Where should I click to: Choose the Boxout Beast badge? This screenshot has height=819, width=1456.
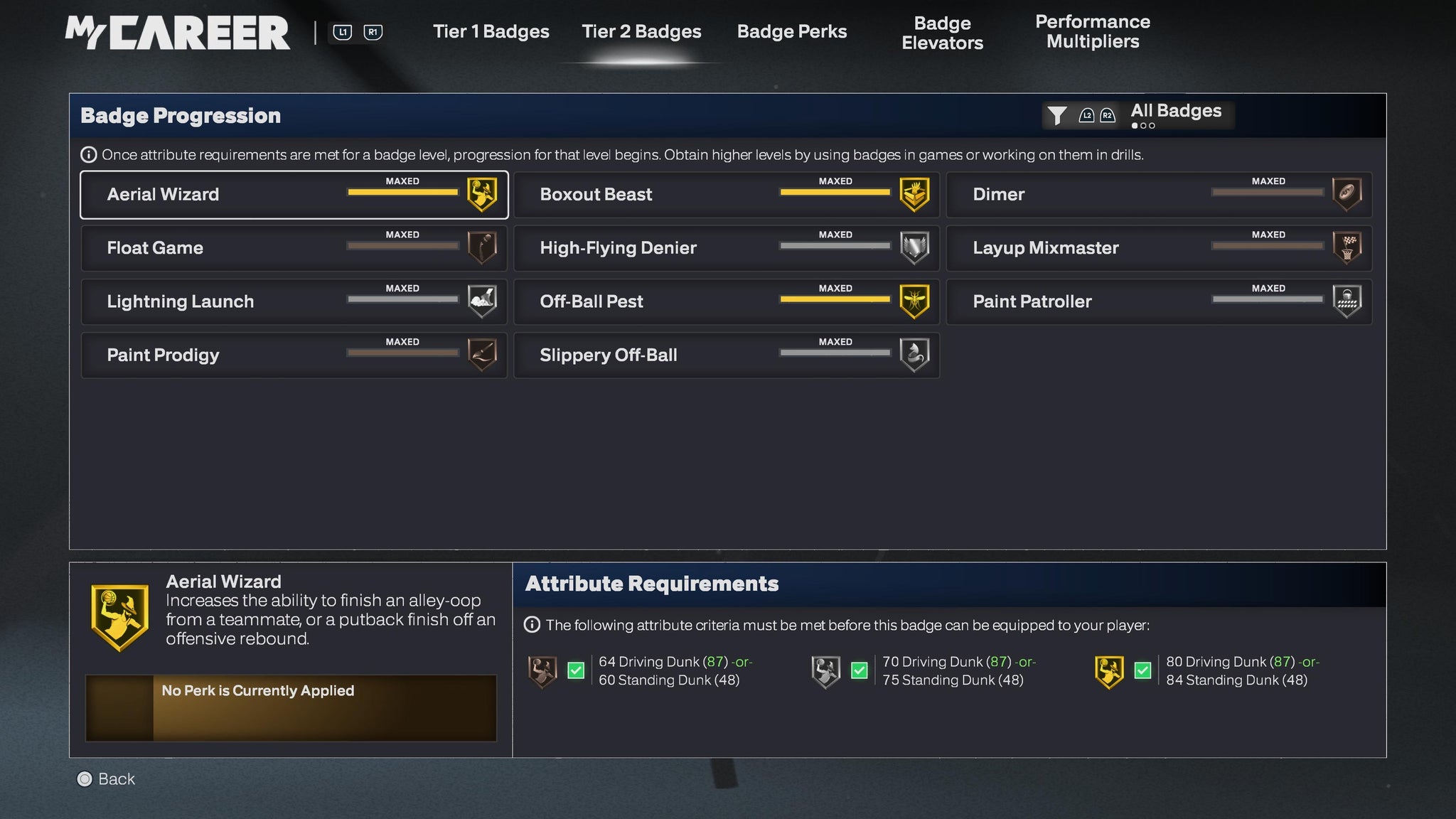pyautogui.click(x=727, y=195)
